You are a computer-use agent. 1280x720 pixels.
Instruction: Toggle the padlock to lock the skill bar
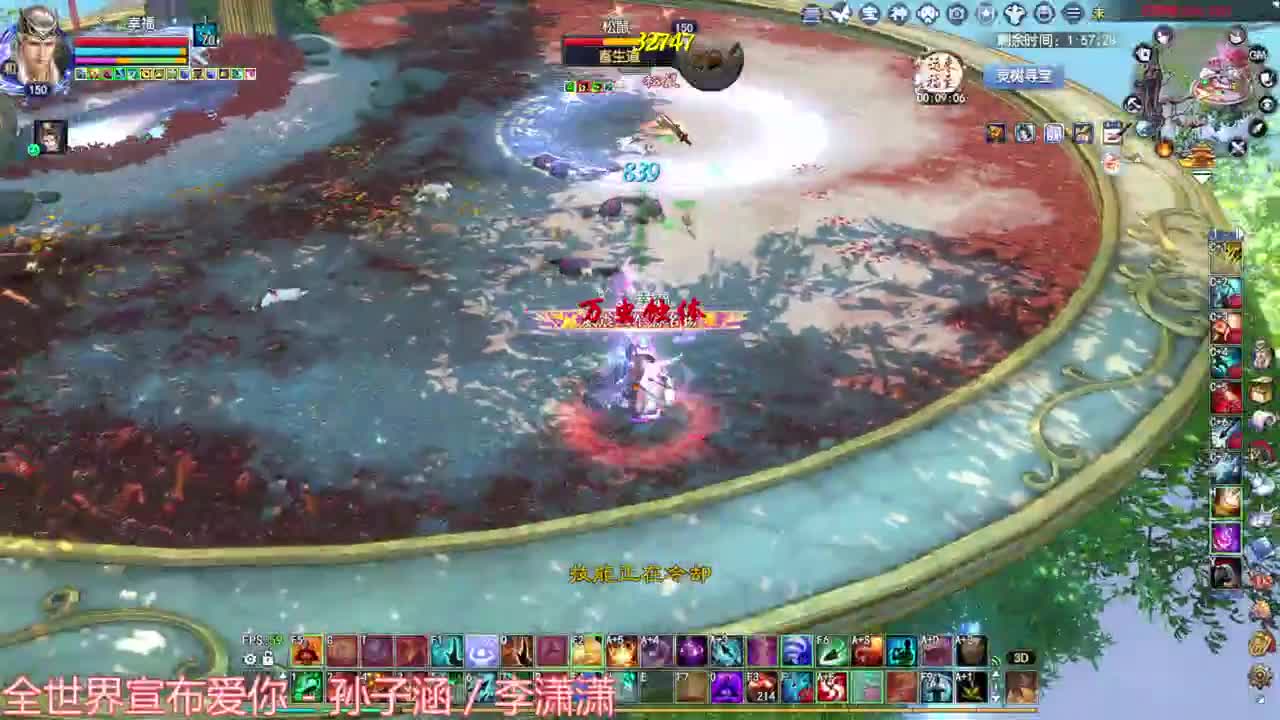pyautogui.click(x=270, y=660)
